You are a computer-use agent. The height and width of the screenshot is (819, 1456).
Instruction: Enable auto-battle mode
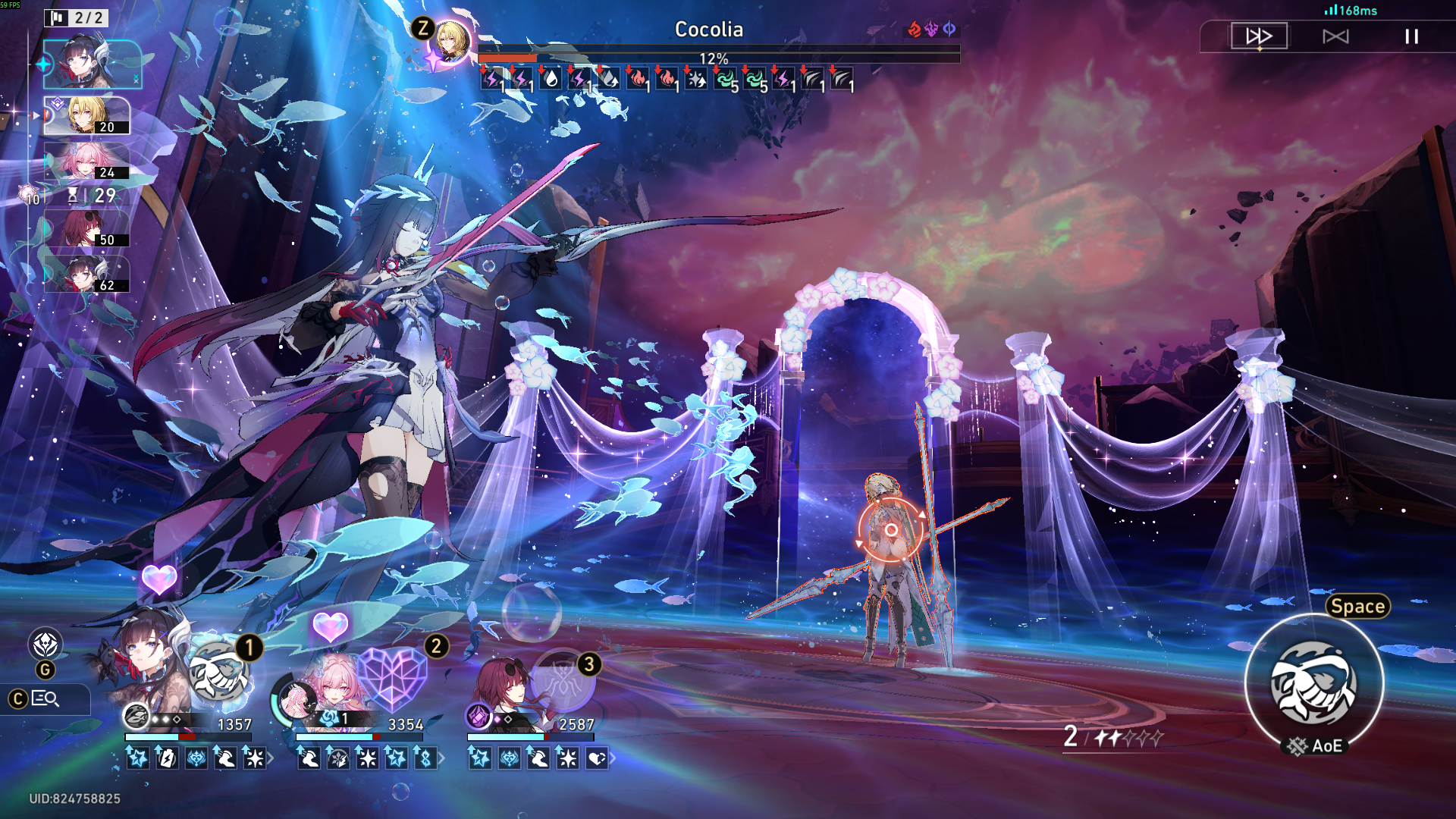click(1335, 36)
